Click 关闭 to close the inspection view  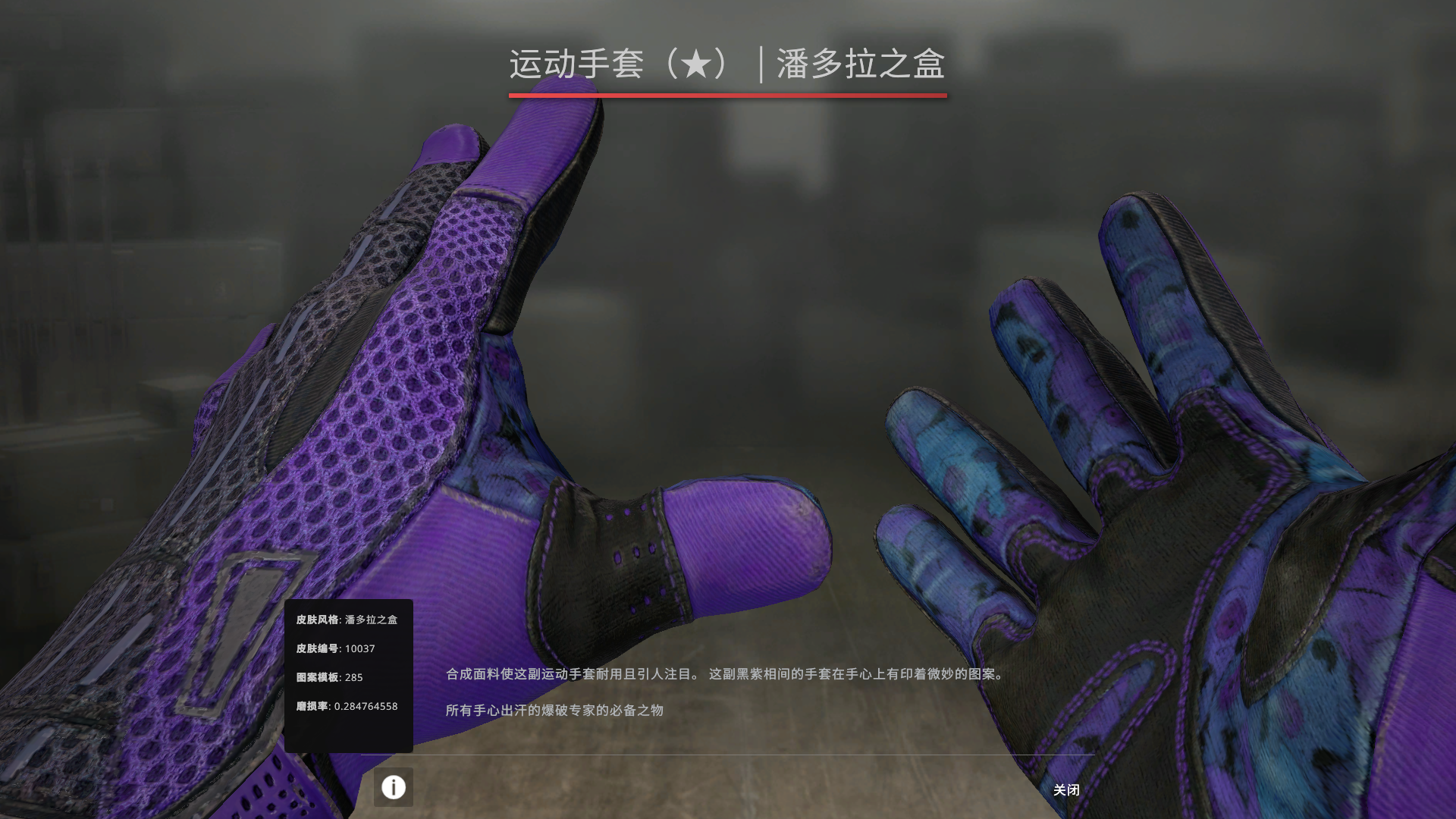(x=1068, y=790)
